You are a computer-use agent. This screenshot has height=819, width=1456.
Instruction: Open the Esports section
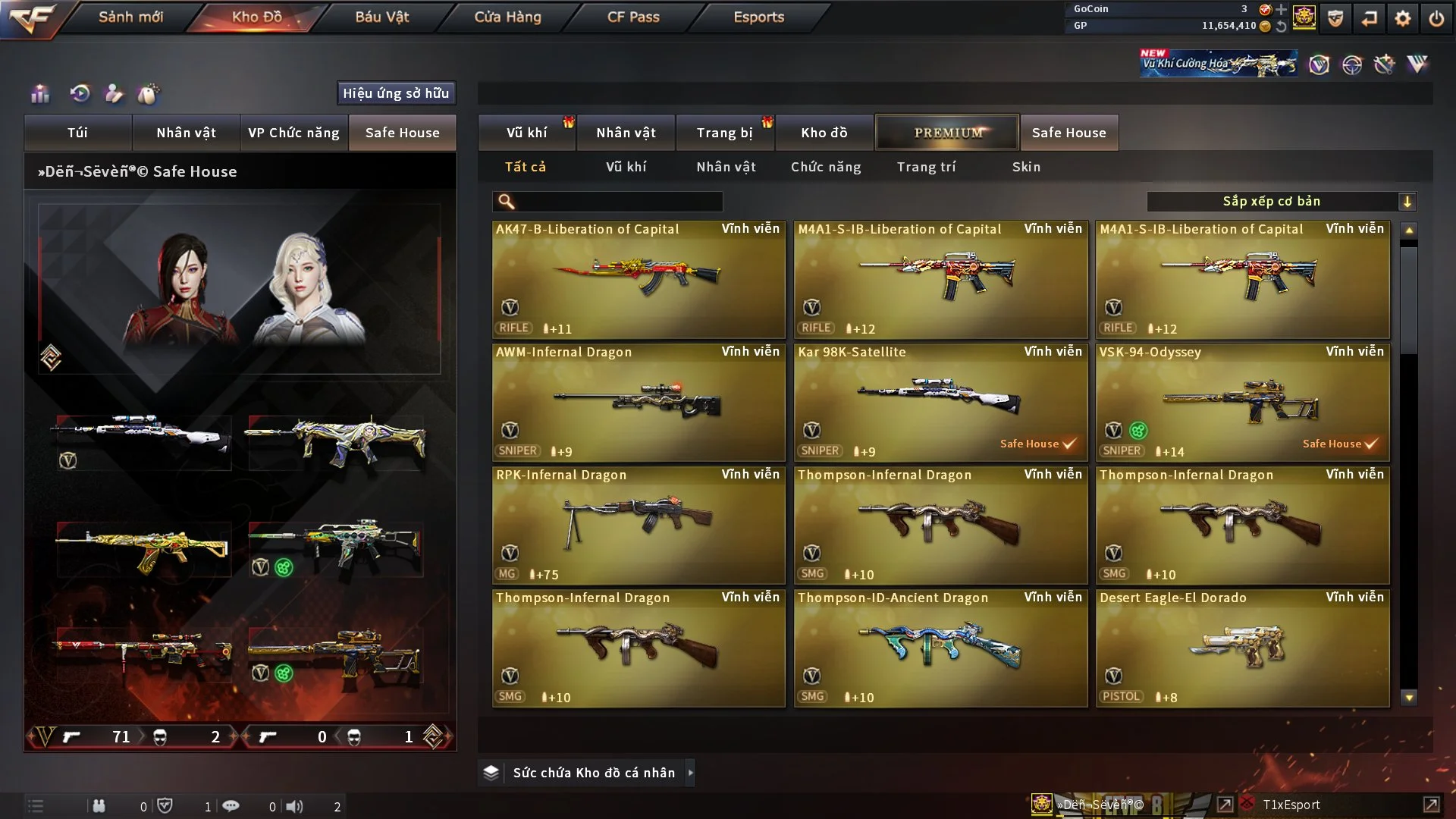point(758,17)
